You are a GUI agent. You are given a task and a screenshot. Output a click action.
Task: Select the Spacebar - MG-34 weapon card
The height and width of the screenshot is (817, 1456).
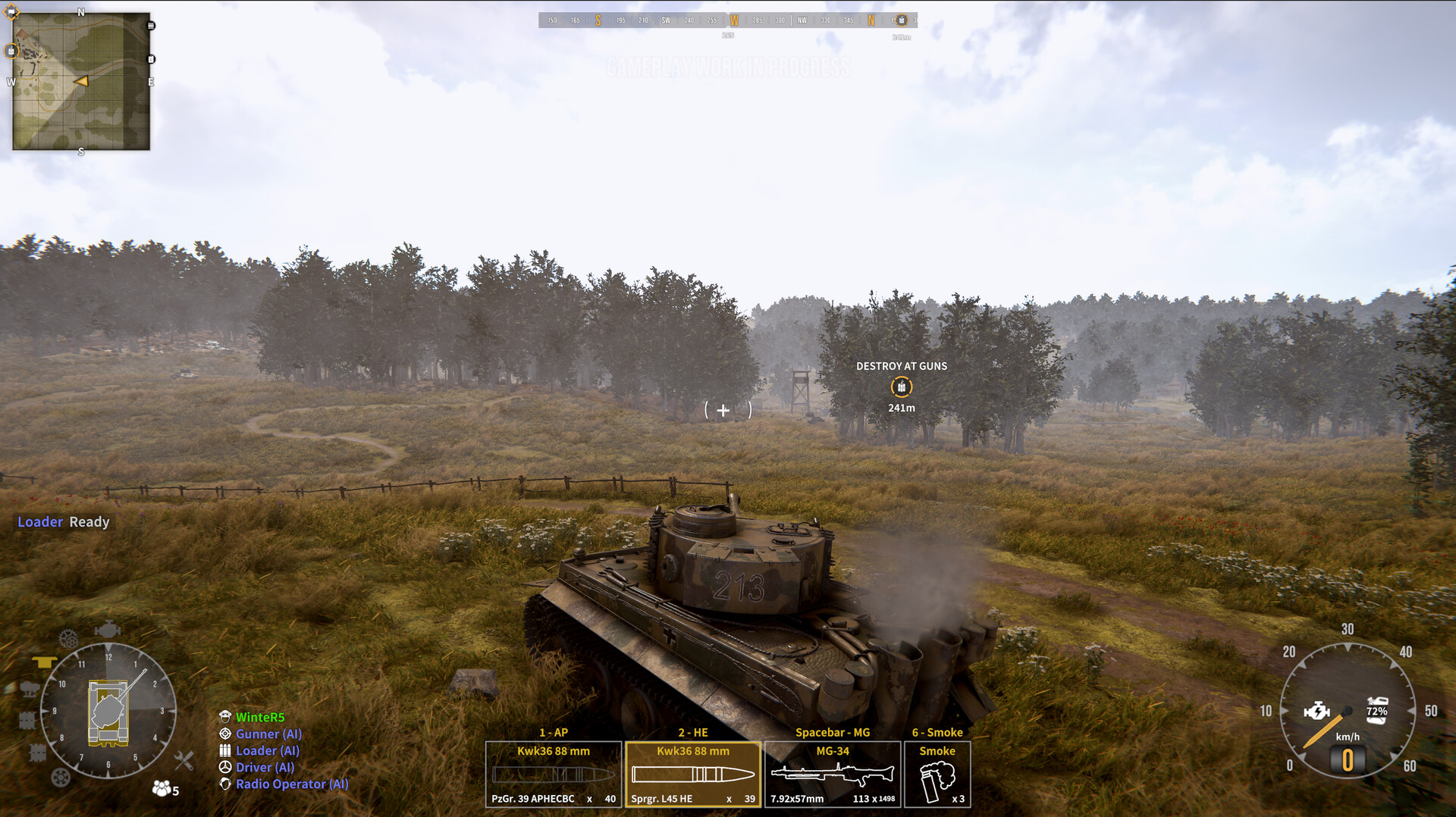[832, 773]
